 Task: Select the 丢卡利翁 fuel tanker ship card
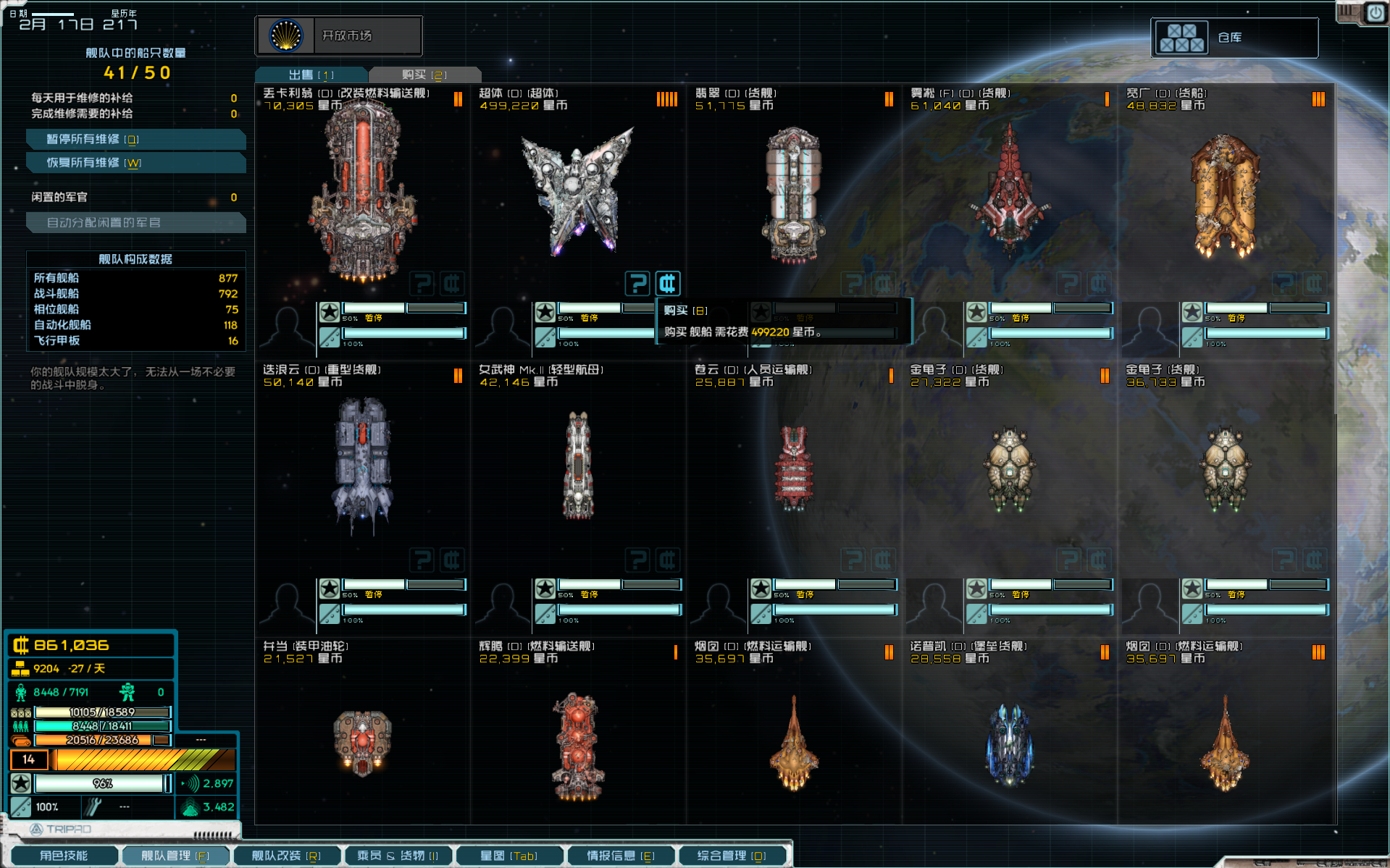pyautogui.click(x=362, y=192)
